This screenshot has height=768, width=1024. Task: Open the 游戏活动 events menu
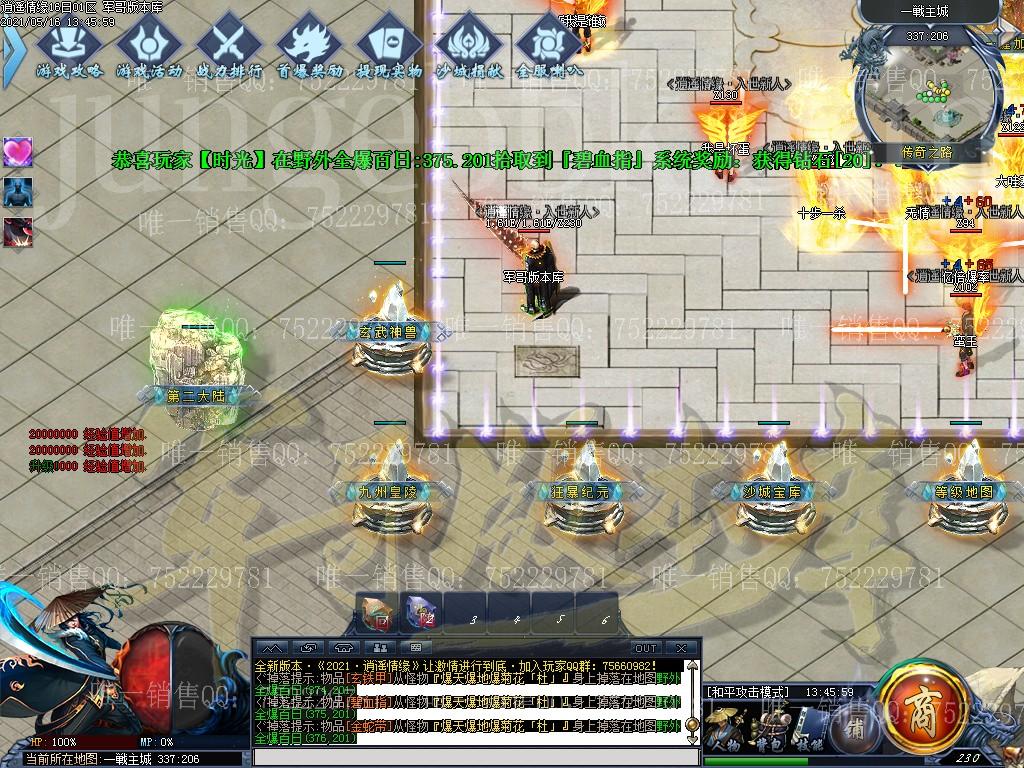coord(149,48)
